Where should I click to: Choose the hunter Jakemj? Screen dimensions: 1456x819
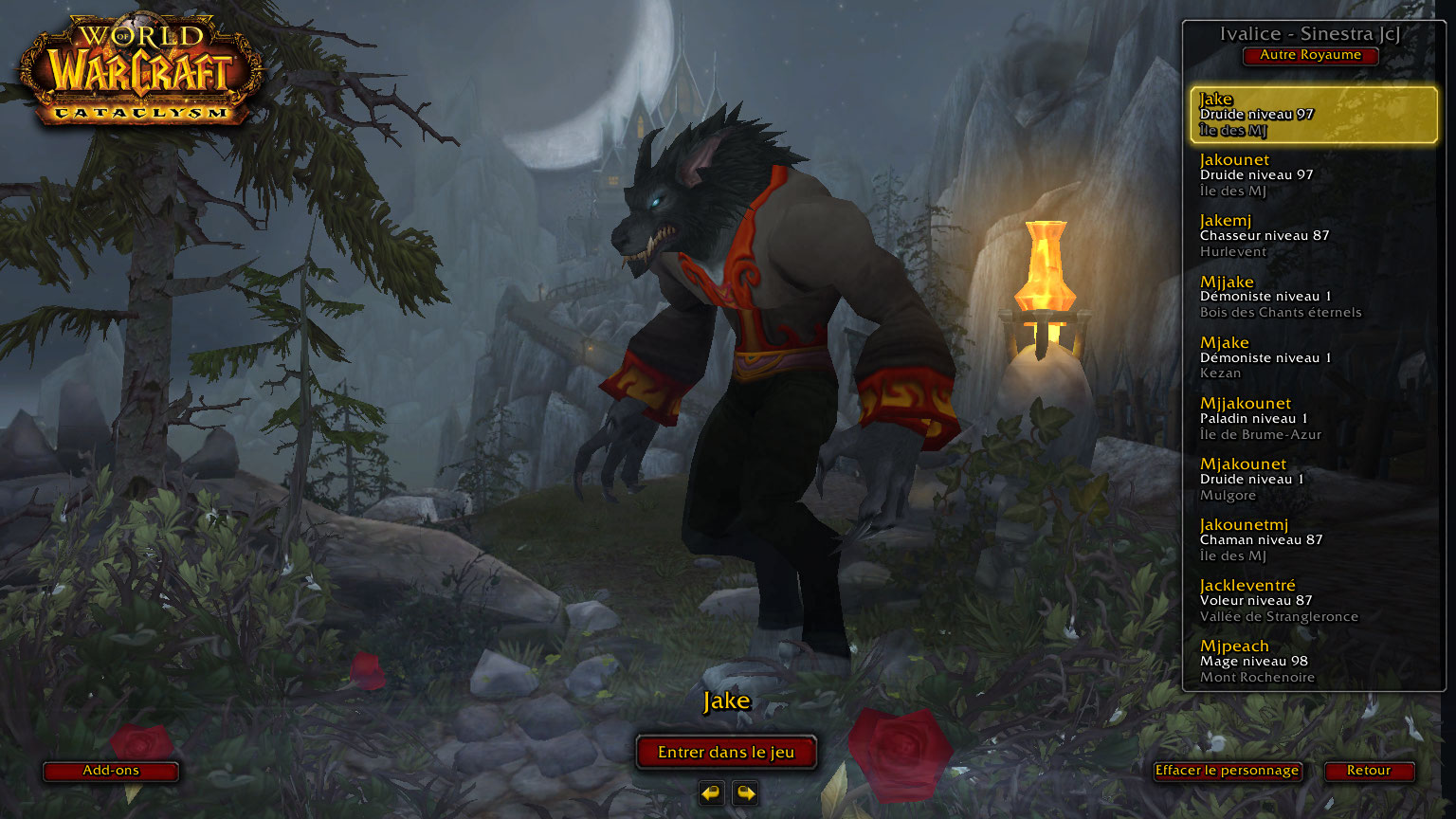click(x=1313, y=236)
